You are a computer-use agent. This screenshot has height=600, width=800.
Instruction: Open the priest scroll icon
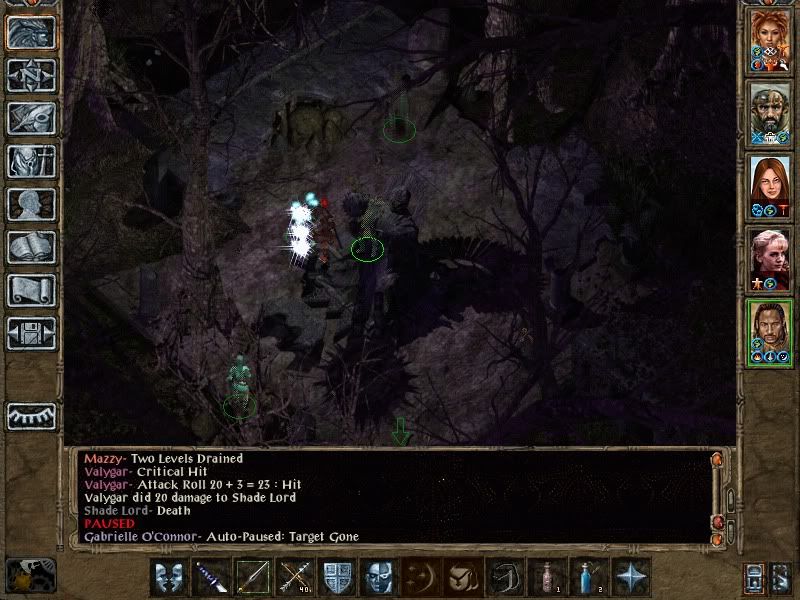(31, 290)
